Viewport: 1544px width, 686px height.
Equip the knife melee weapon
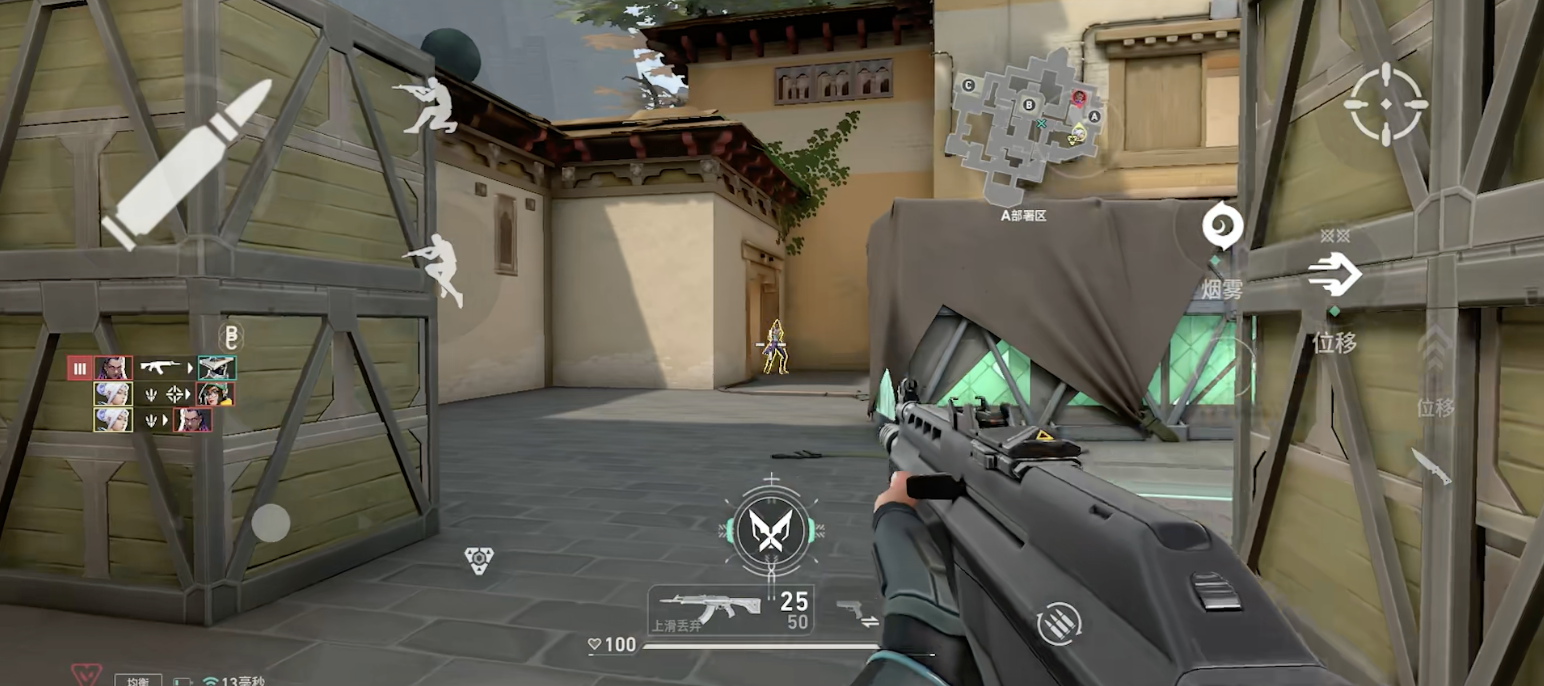pos(1432,466)
